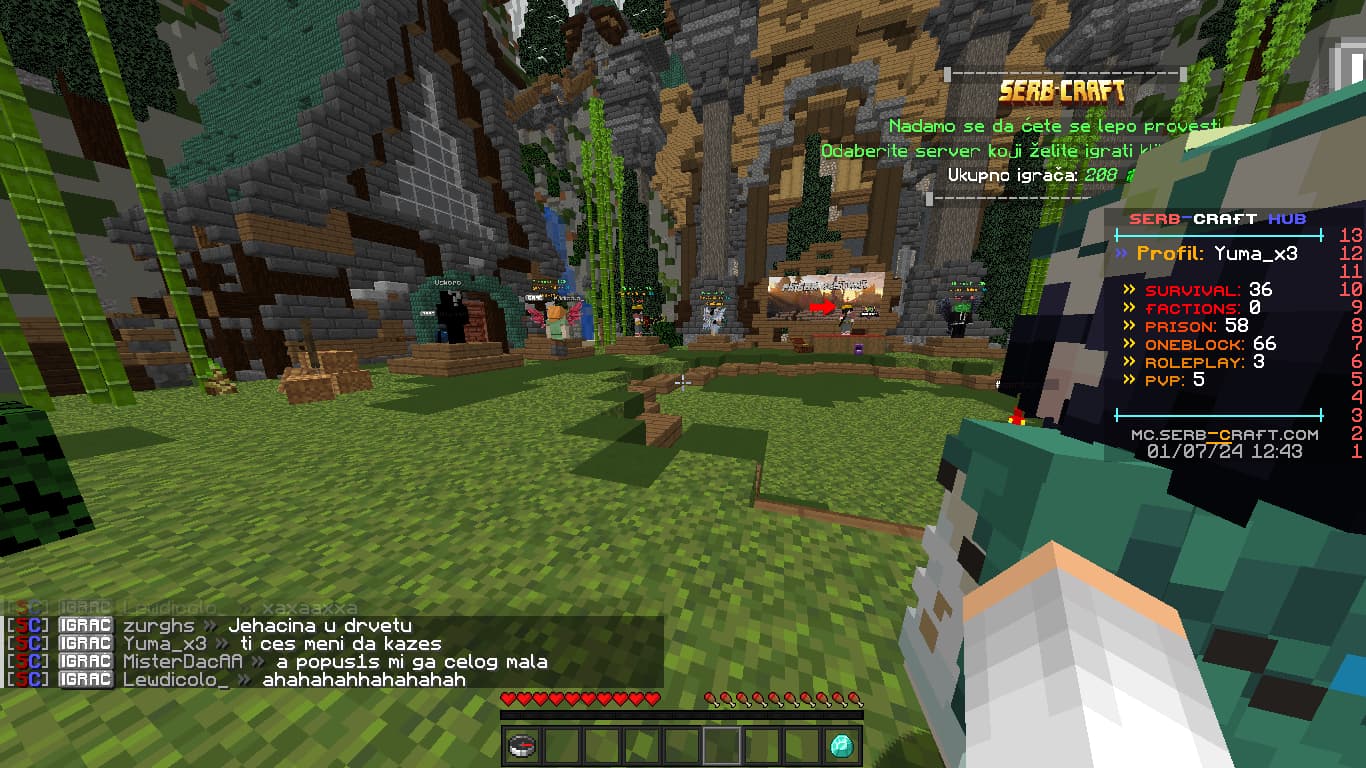This screenshot has width=1366, height=768.
Task: Select the diamond hotbar slot
Action: click(x=842, y=746)
